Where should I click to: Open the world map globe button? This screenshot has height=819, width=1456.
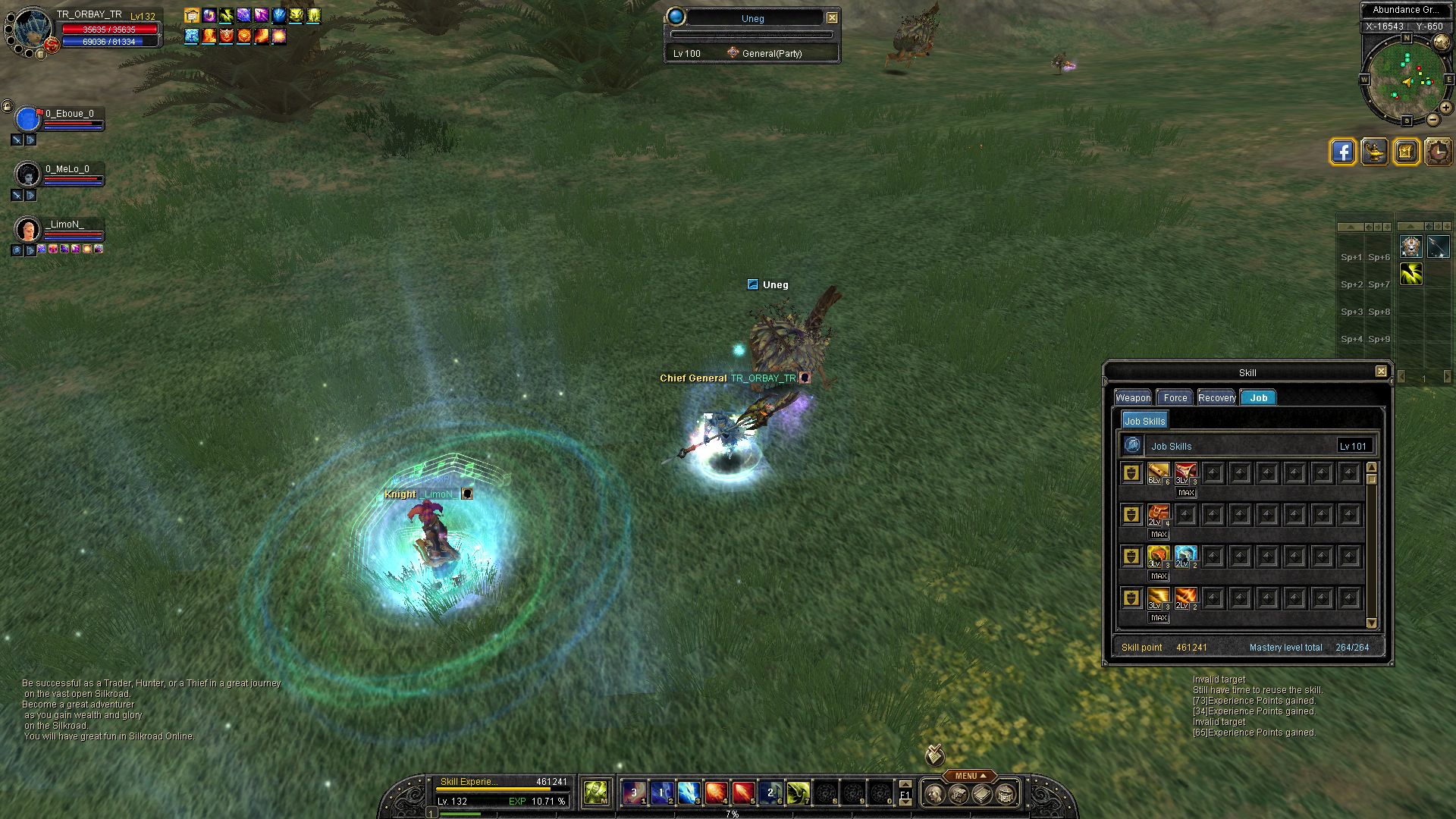pos(1442,43)
